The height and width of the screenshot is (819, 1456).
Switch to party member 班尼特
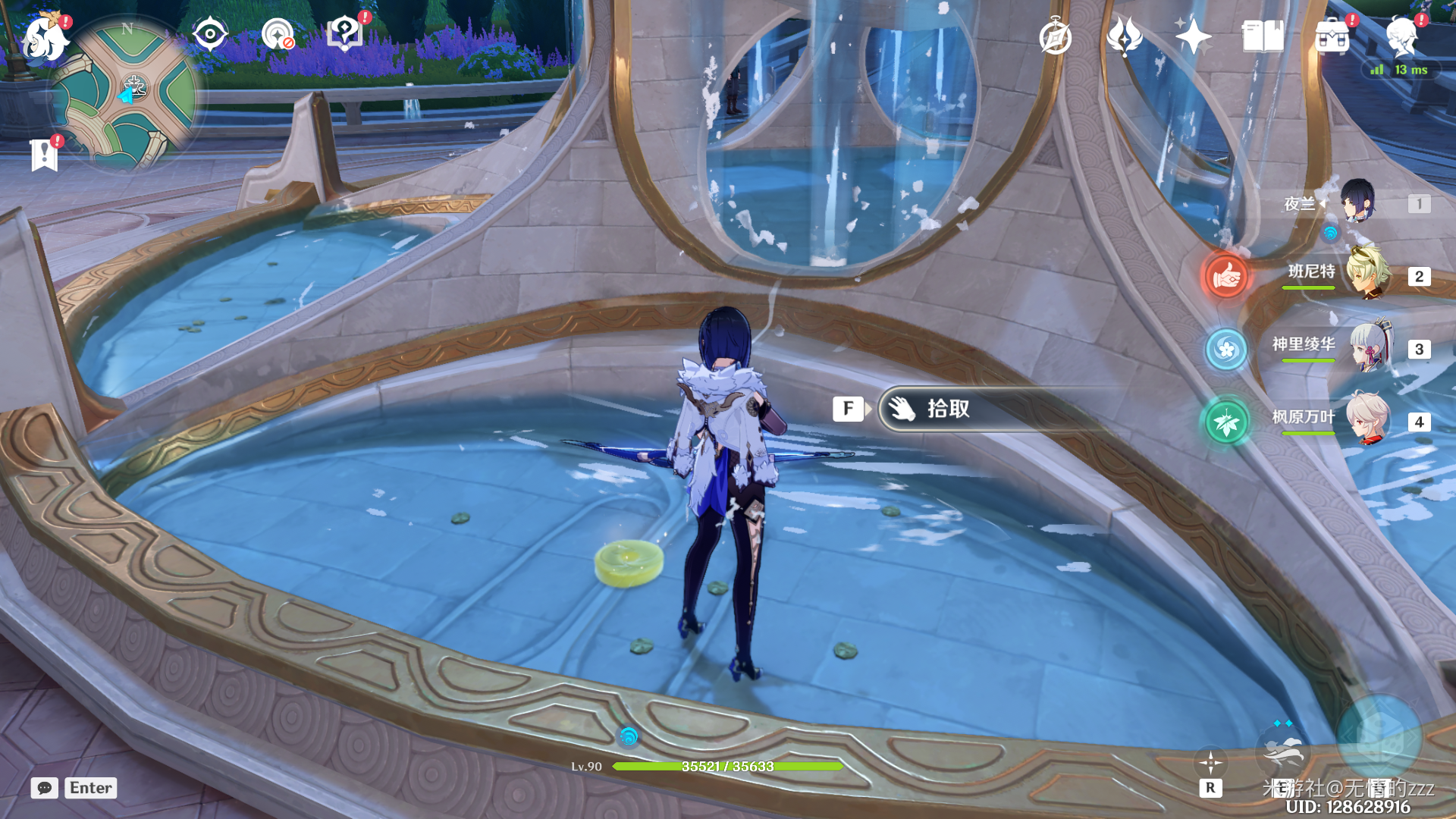(1368, 276)
